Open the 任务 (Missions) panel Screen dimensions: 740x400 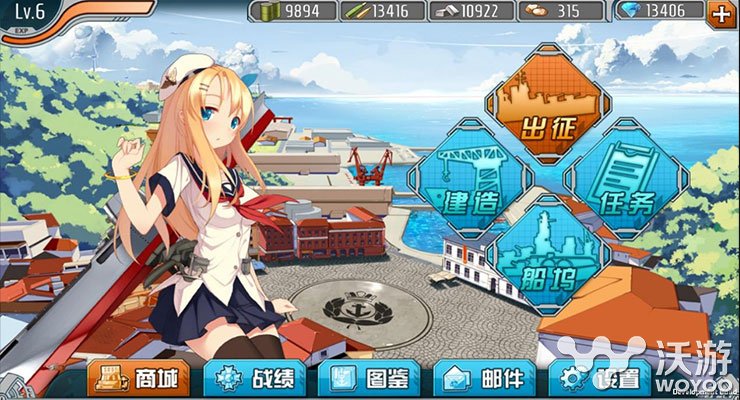click(x=626, y=178)
